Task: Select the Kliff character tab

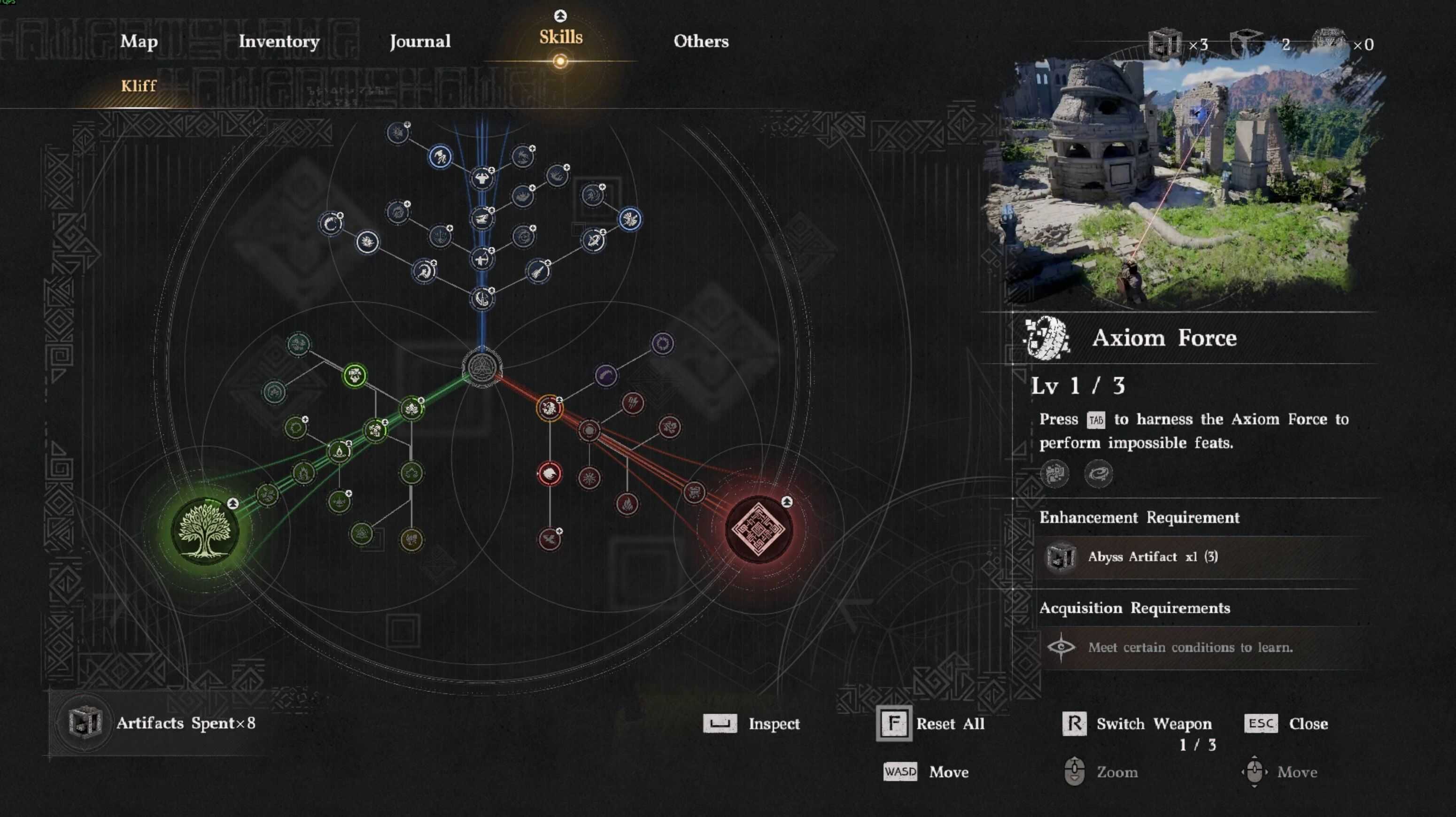Action: [139, 86]
